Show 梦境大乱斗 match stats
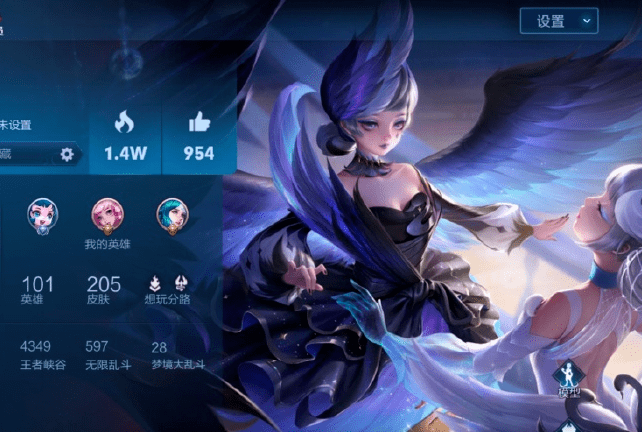This screenshot has width=642, height=432. 177,353
